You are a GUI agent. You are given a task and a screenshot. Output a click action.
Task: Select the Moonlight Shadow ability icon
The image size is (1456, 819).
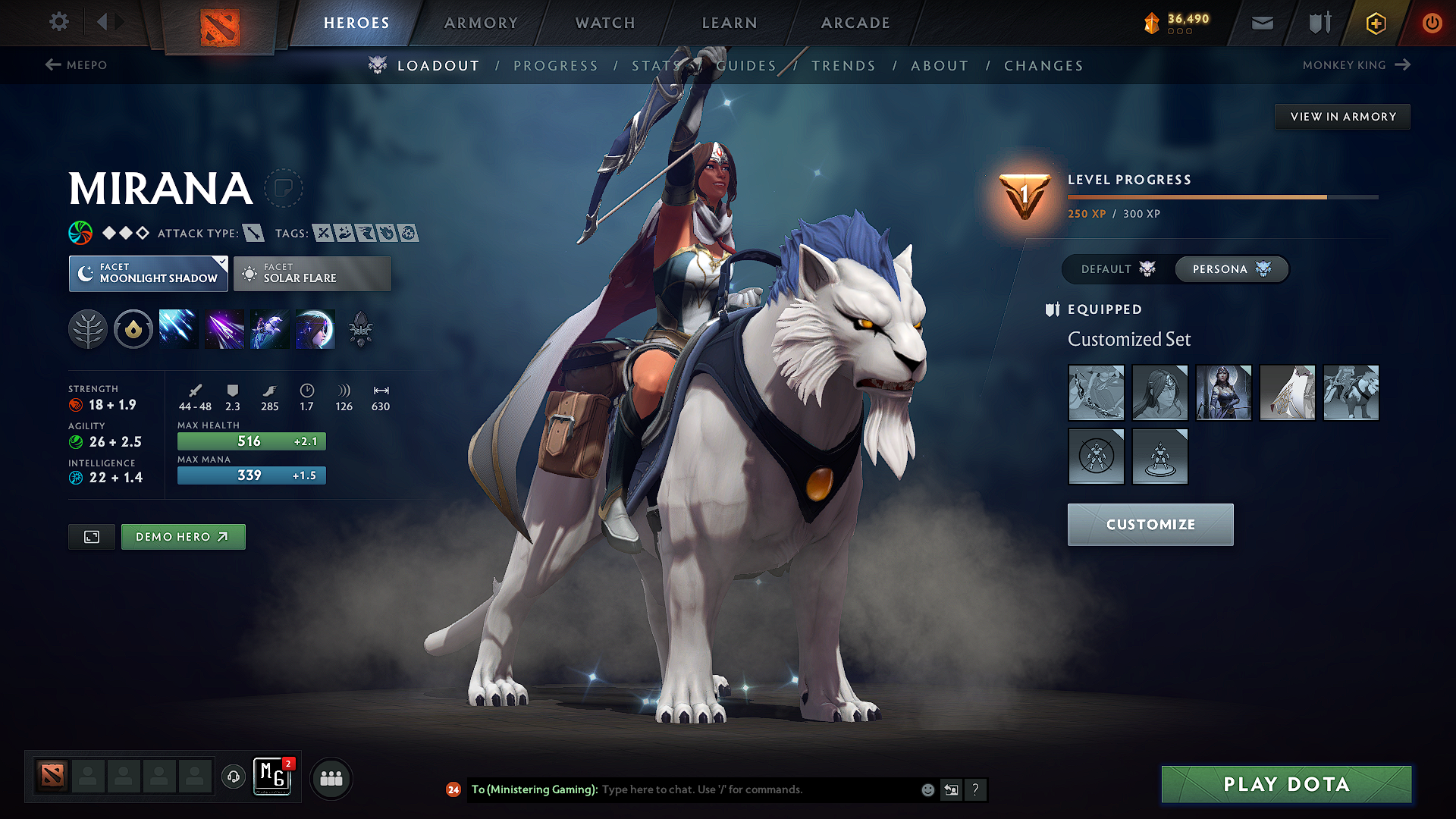[x=315, y=328]
